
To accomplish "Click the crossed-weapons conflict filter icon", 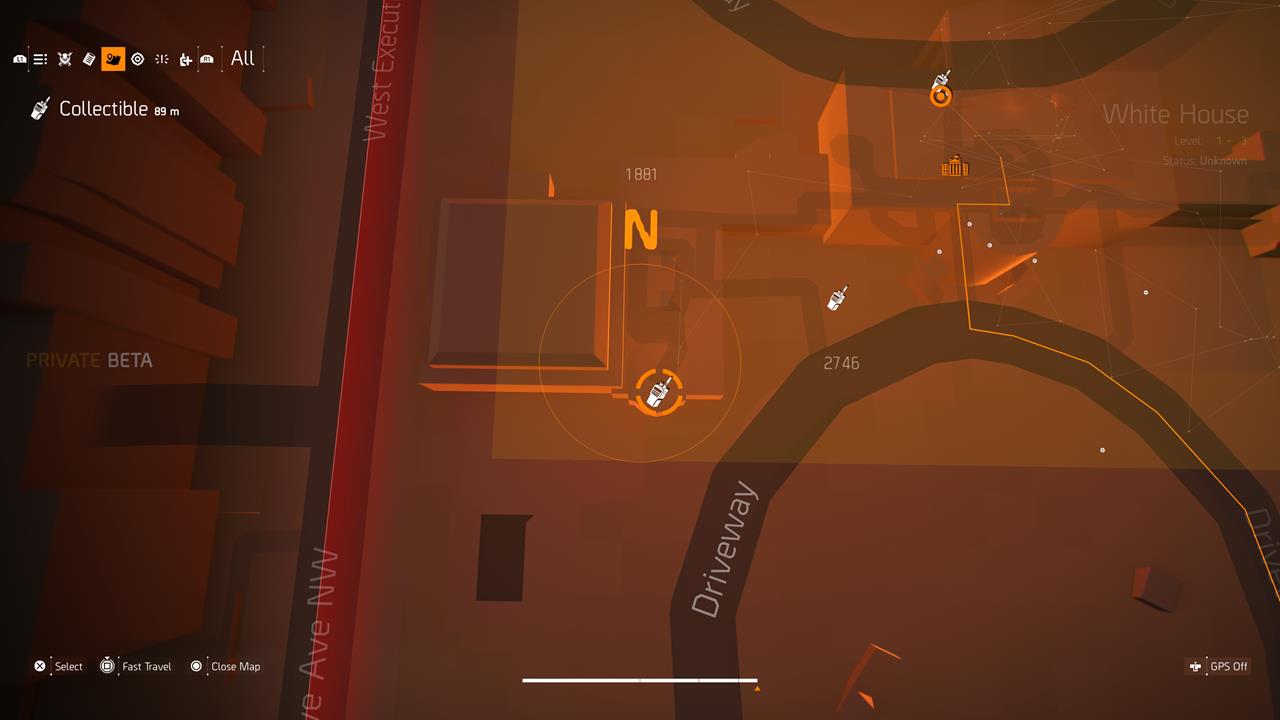I will click(63, 58).
